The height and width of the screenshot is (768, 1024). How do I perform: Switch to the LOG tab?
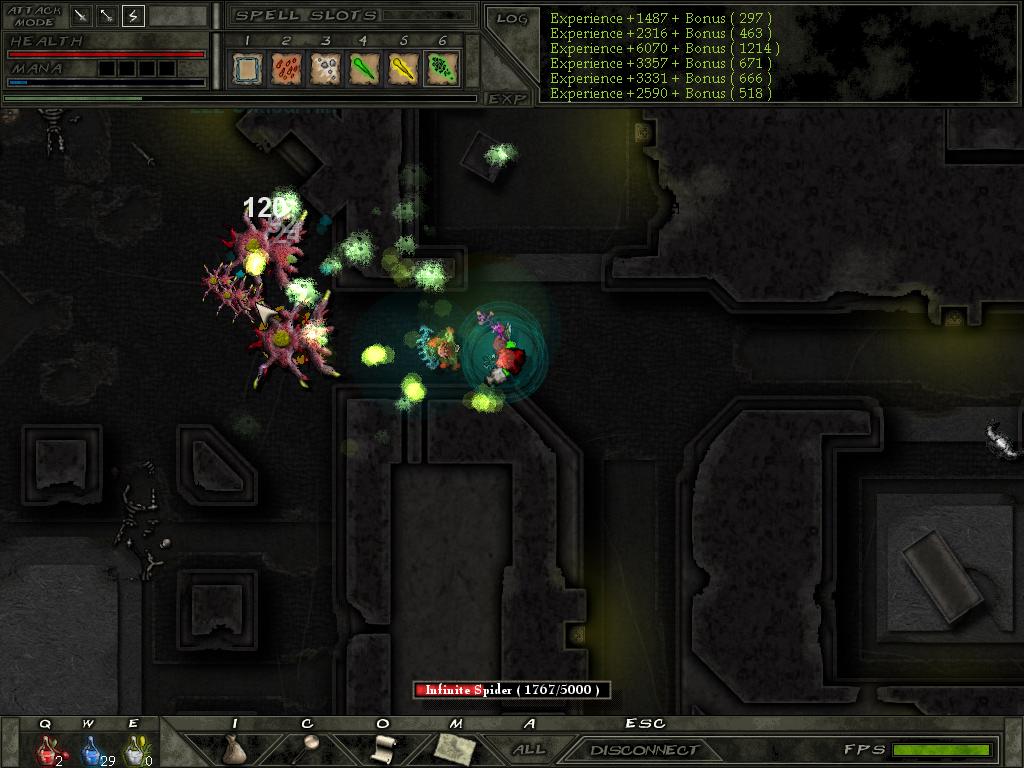click(x=512, y=19)
